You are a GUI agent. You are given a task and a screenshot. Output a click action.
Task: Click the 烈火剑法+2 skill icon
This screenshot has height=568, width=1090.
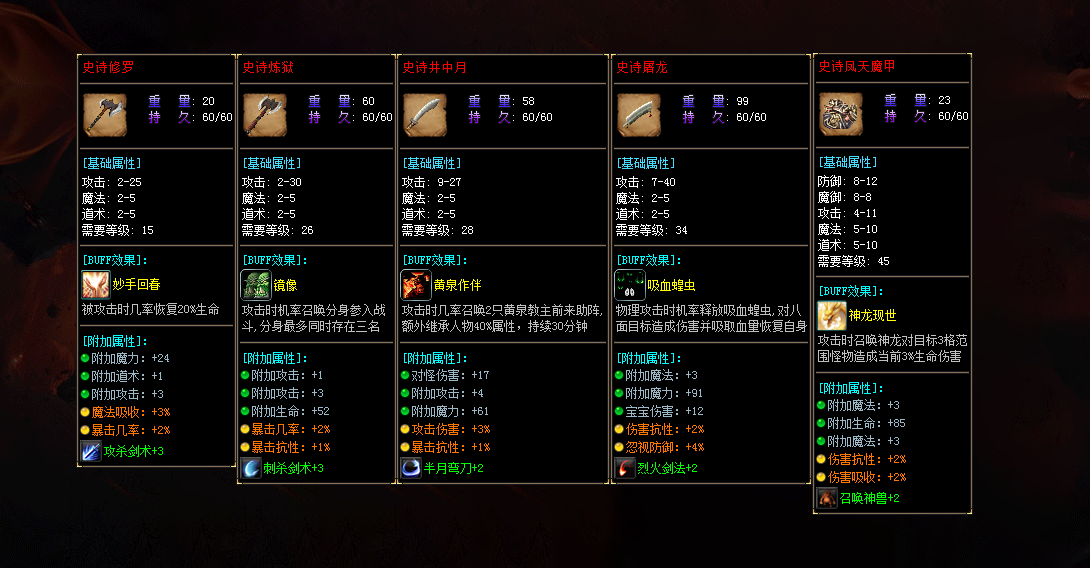pyautogui.click(x=625, y=468)
